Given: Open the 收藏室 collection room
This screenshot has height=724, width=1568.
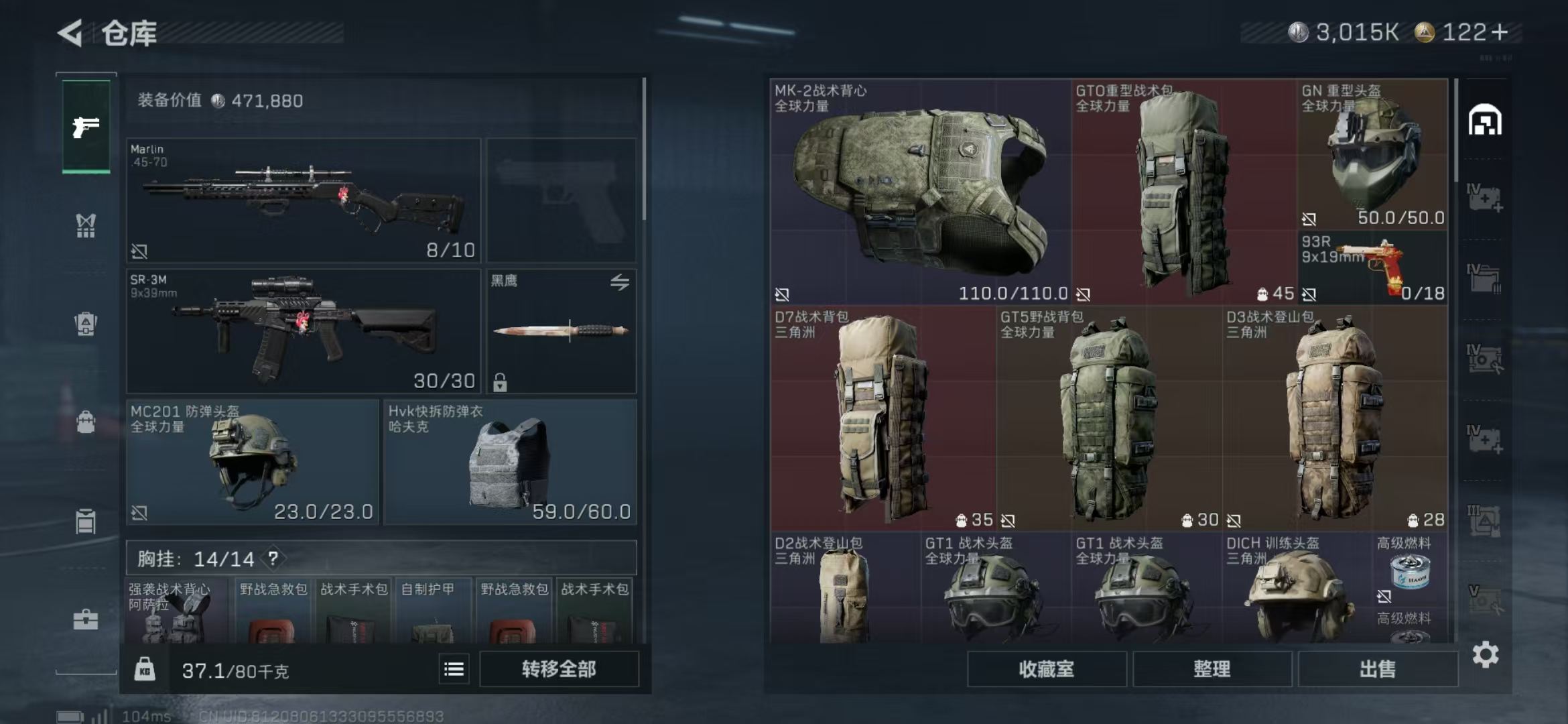Looking at the screenshot, I should tap(1046, 669).
